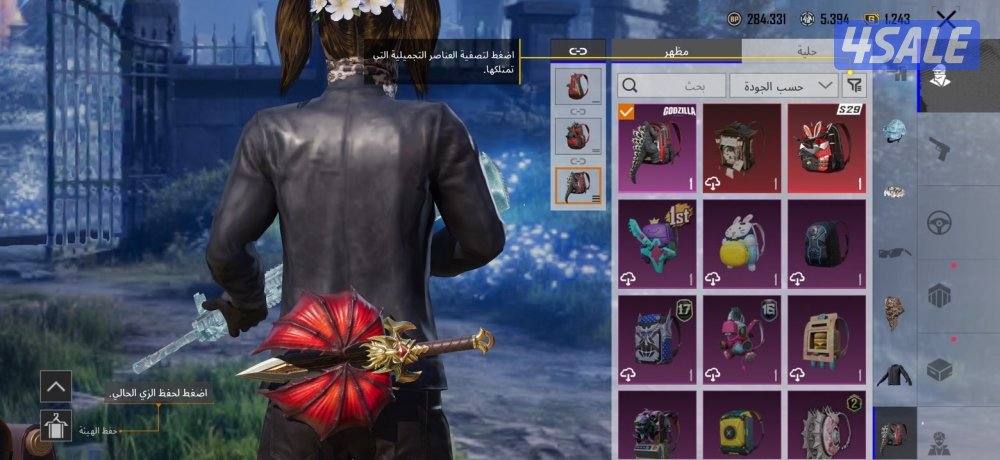This screenshot has width=1000, height=460.
Task: Select the level 17 masked backpack
Action: pos(658,338)
